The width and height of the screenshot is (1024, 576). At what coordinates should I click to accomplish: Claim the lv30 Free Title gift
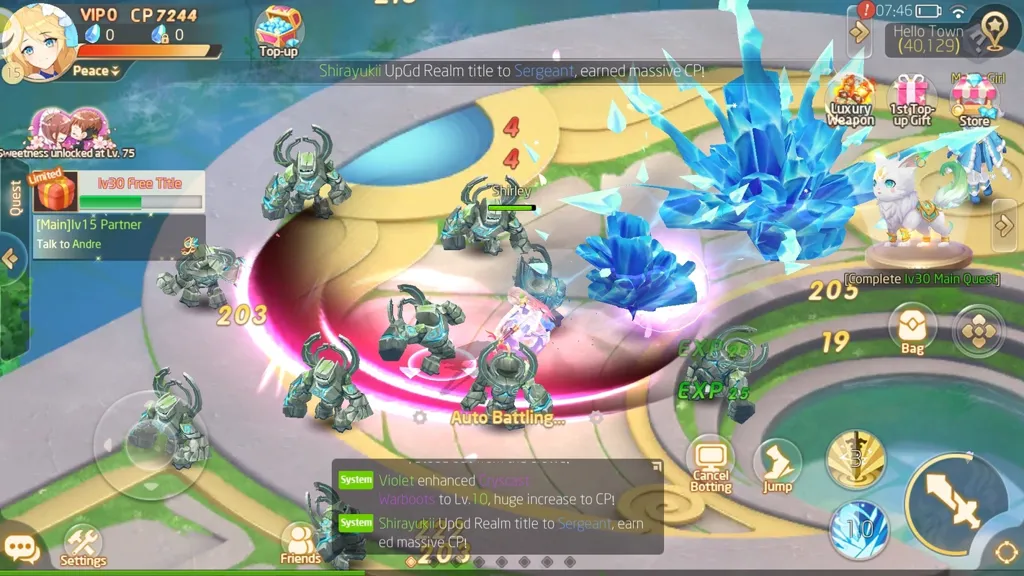click(x=55, y=190)
